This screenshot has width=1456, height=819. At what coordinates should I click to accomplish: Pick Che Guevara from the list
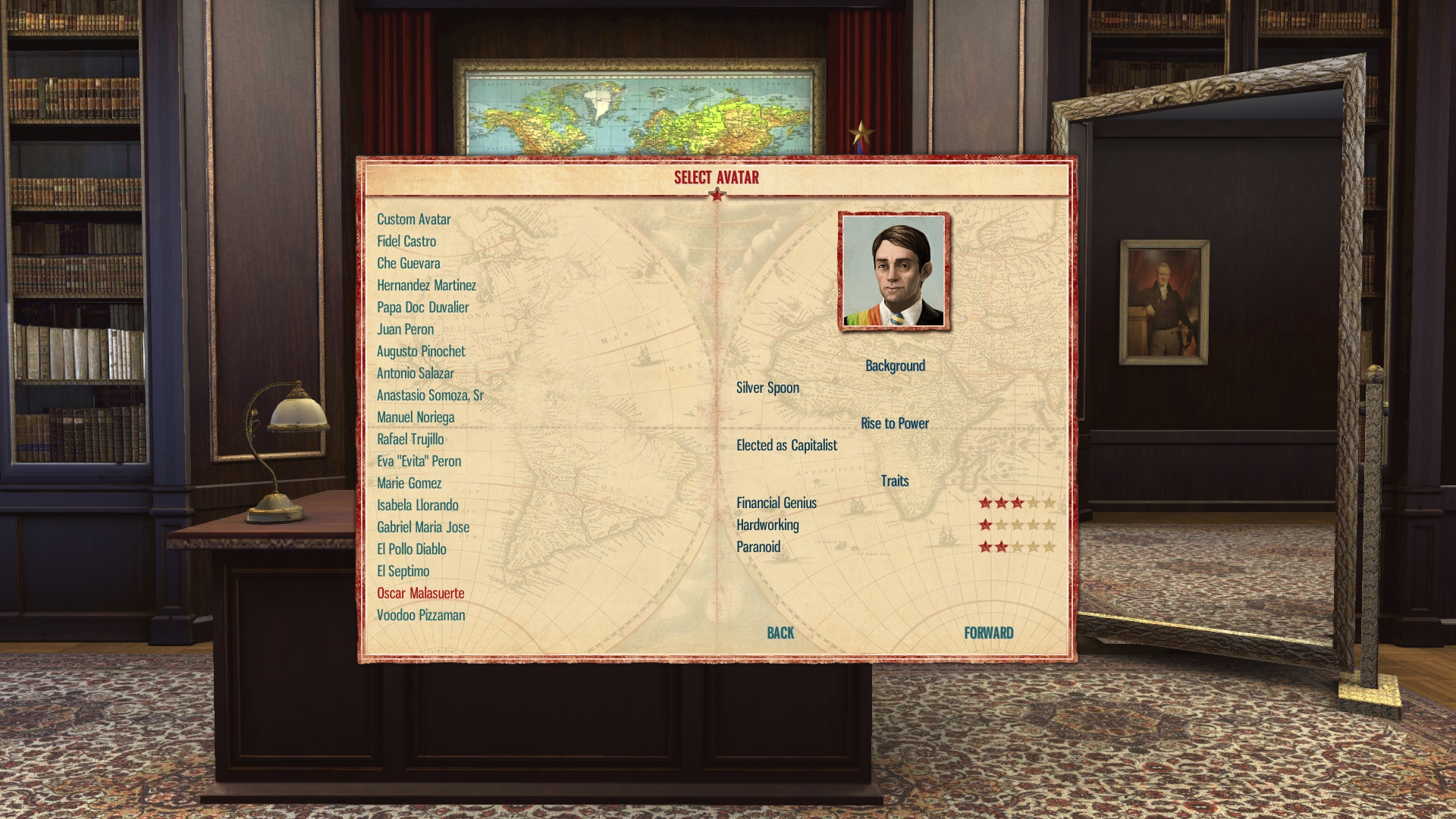pyautogui.click(x=408, y=263)
